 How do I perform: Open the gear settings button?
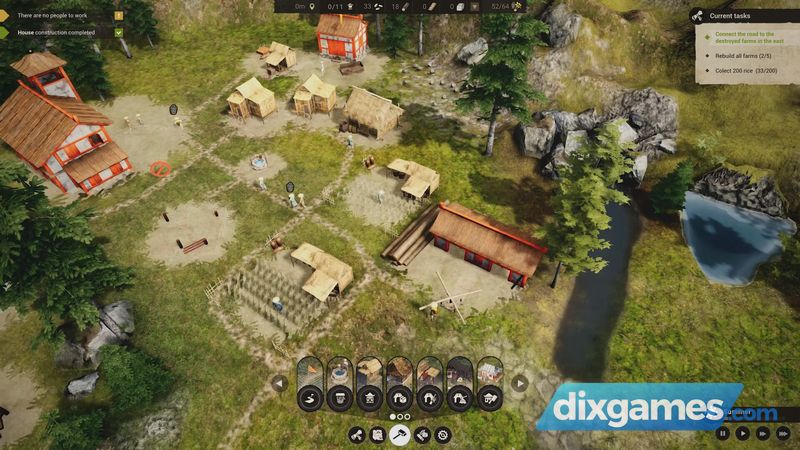pyautogui.click(x=443, y=435)
